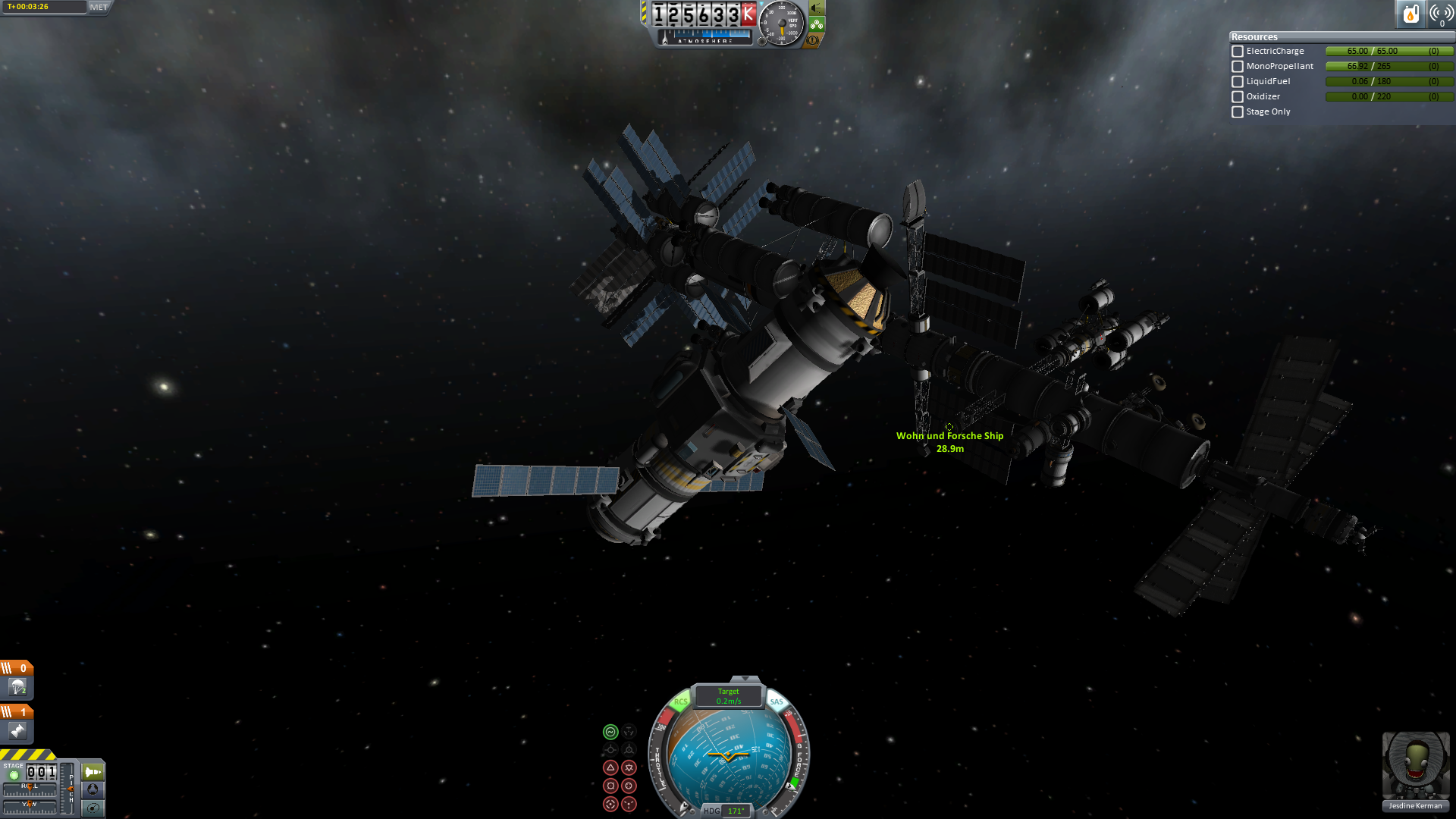Image resolution: width=1456 pixels, height=819 pixels.
Task: Select the parachute icon in stage 0
Action: (17, 687)
